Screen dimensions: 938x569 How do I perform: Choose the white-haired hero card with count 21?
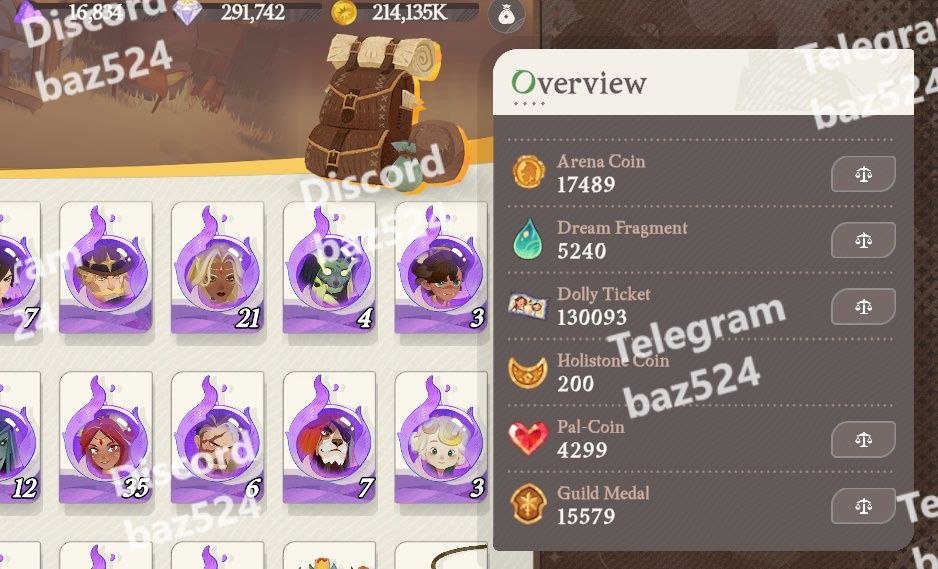point(218,266)
